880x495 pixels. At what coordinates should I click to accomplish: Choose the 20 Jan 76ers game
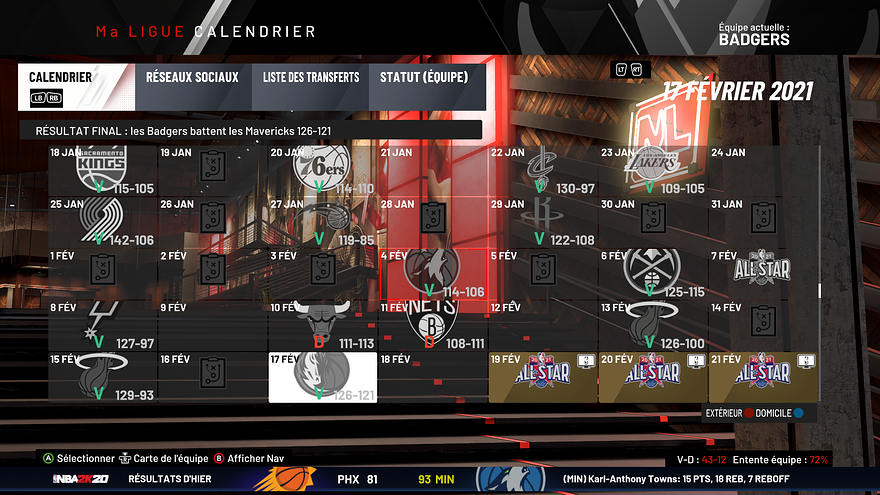(323, 170)
